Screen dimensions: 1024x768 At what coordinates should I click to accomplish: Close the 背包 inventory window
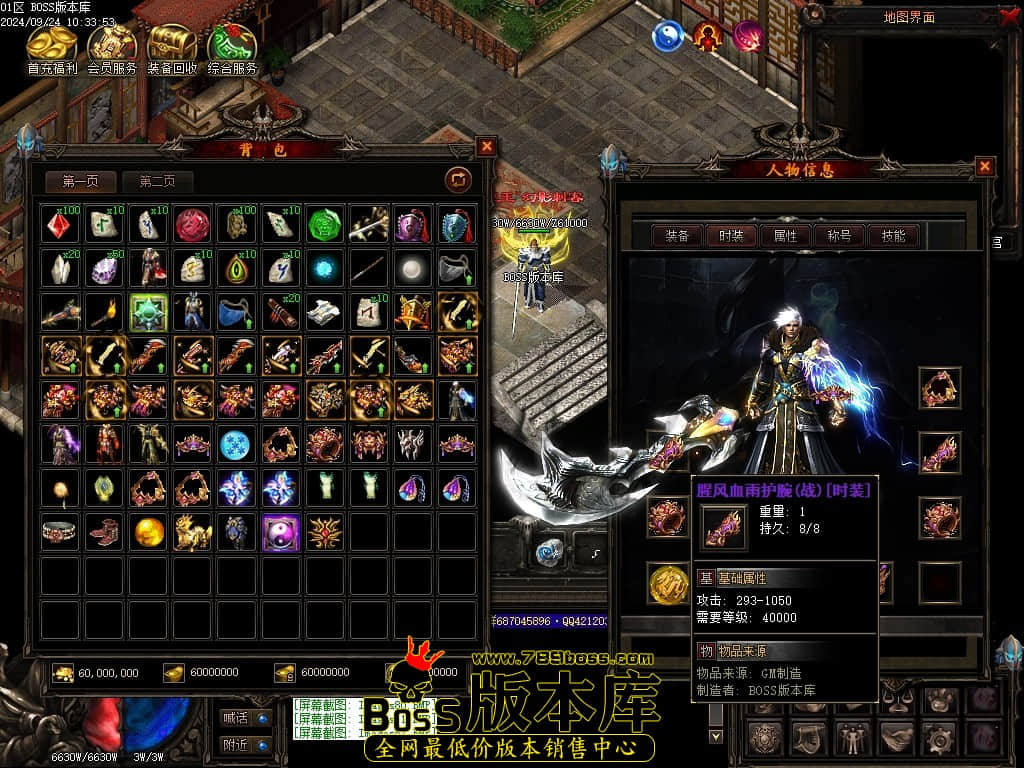(486, 147)
